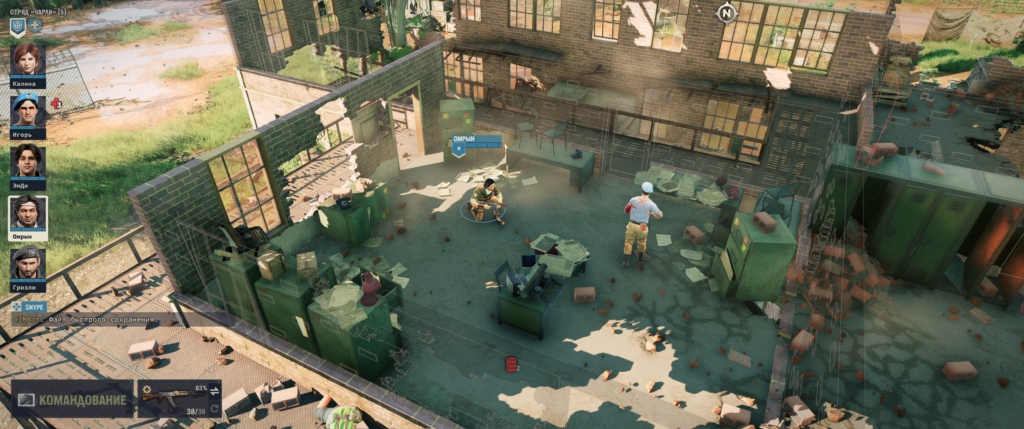This screenshot has width=1024, height=429.
Task: Choose the Энди squad portrait
Action: 27,161
